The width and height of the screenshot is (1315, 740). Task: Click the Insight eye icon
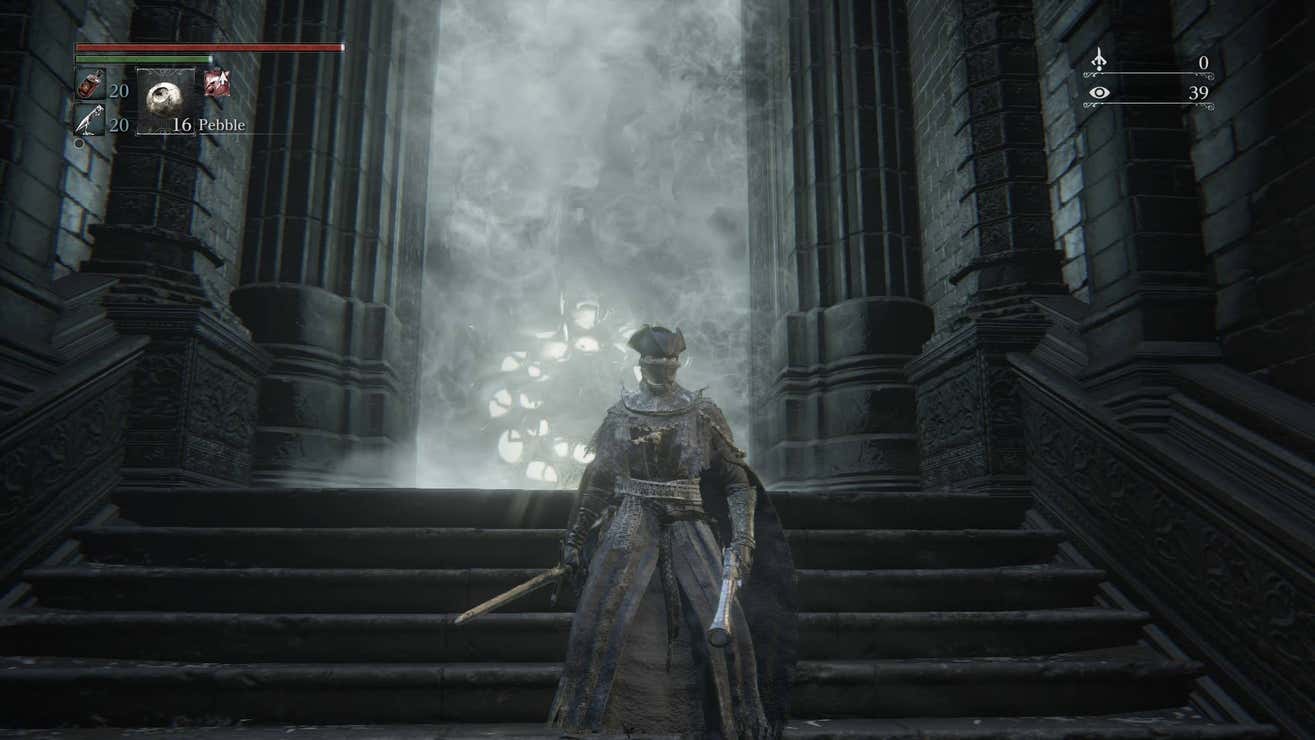pyautogui.click(x=1098, y=92)
